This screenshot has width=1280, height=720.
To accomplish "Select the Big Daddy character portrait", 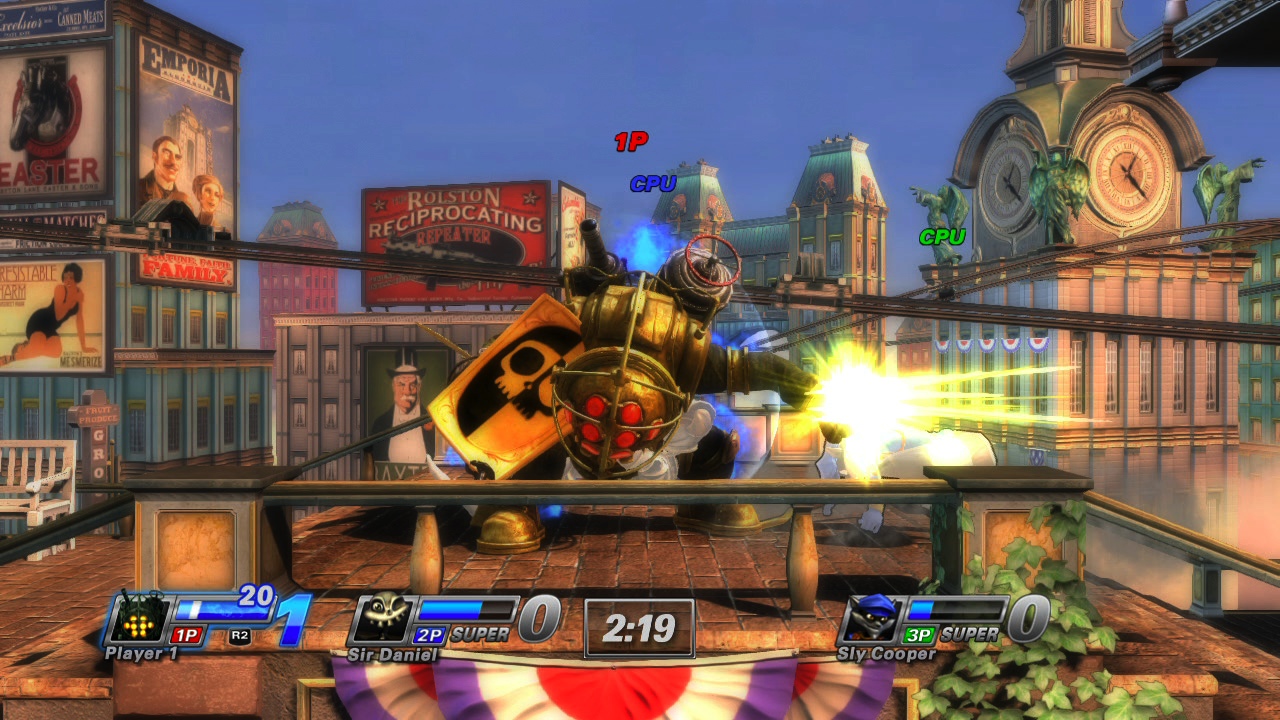I will 137,619.
